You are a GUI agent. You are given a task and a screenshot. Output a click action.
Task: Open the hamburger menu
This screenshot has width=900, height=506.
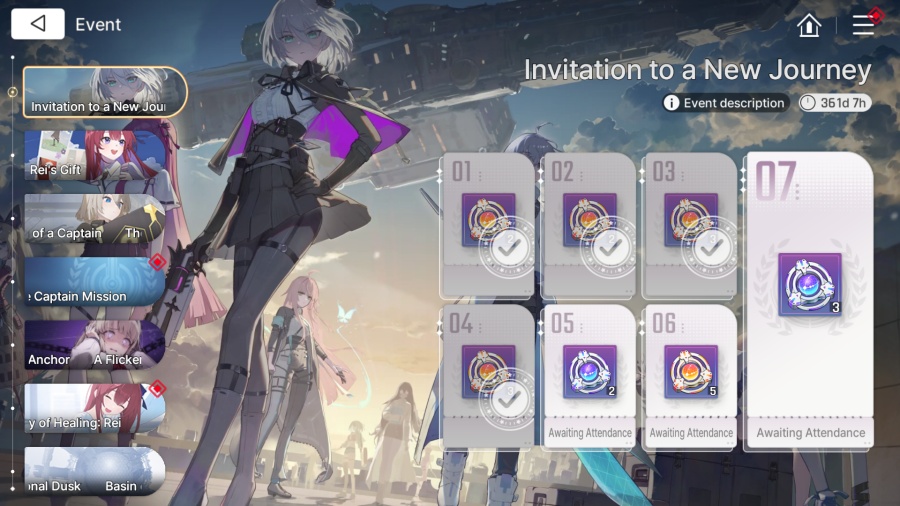[x=863, y=25]
